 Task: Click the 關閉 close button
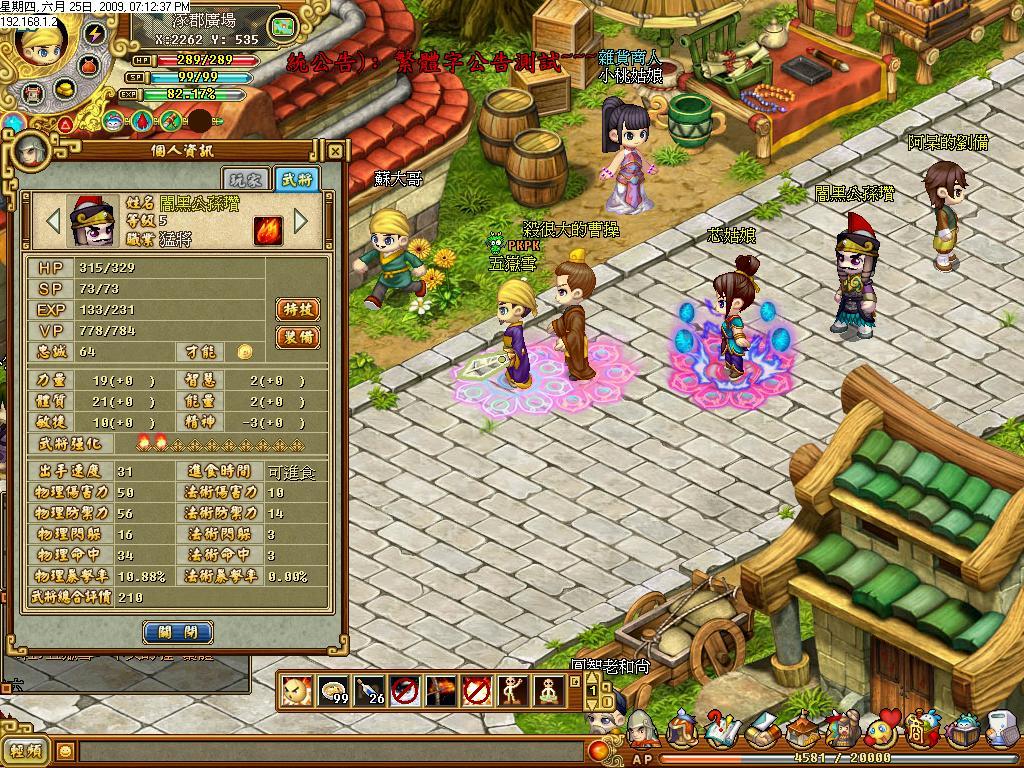tap(178, 632)
